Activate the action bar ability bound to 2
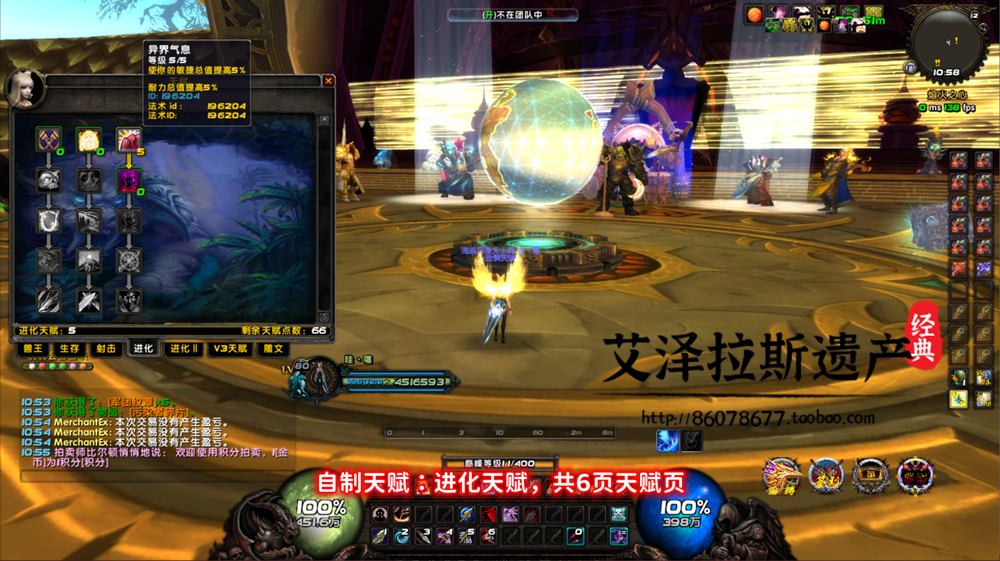The image size is (1000, 561). 401,536
